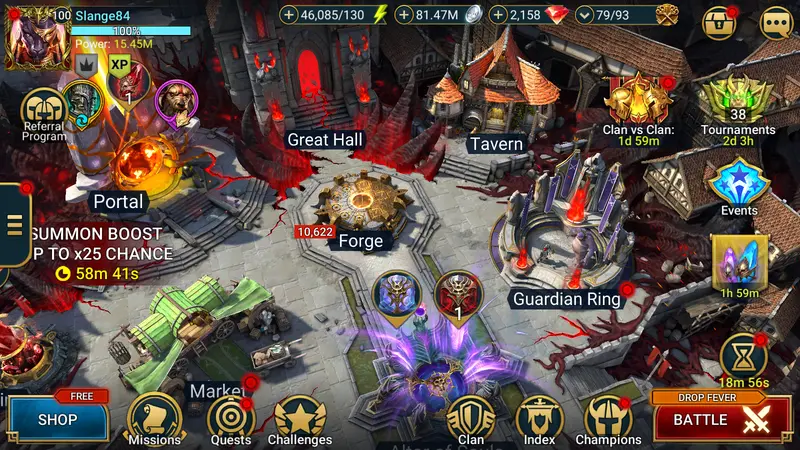View the Events panel
Image resolution: width=800 pixels, height=450 pixels.
point(738,182)
